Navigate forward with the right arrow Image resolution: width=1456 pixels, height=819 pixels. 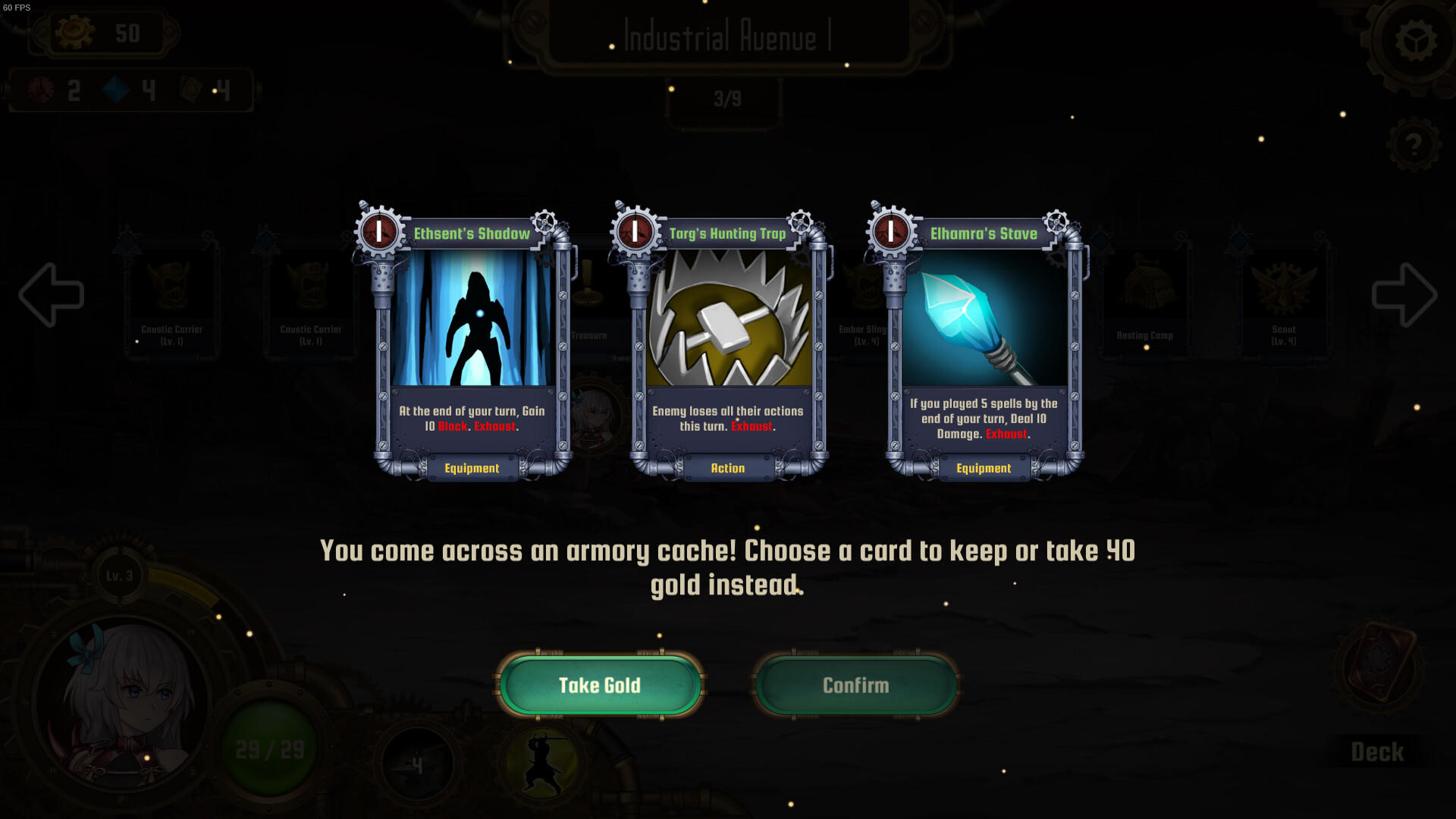point(1407,292)
